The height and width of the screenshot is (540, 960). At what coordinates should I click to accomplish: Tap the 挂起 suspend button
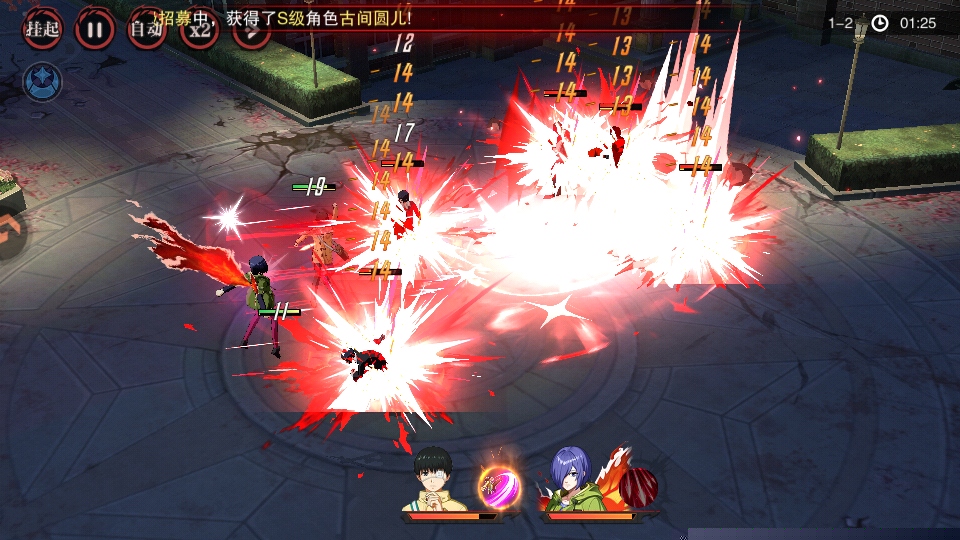[x=42, y=28]
